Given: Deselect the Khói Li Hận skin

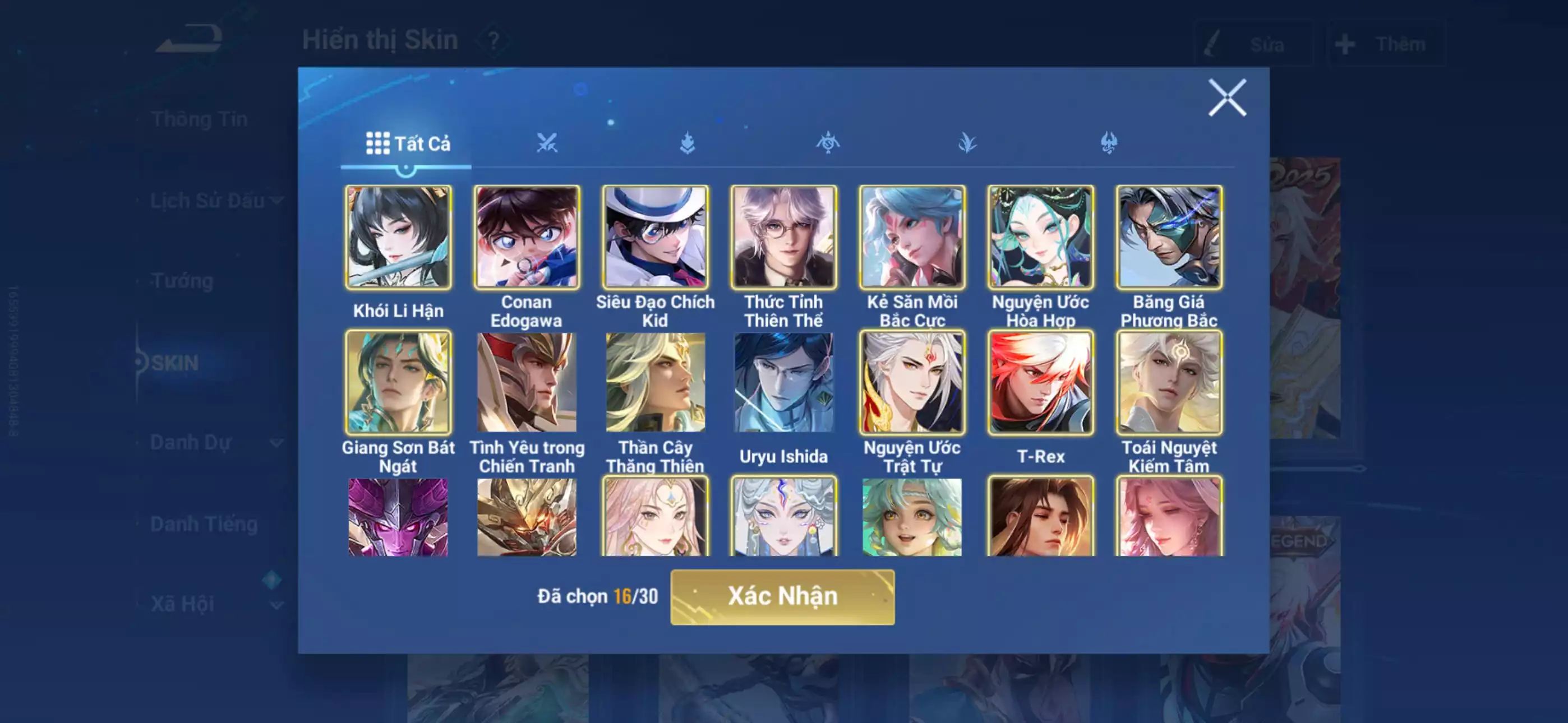Looking at the screenshot, I should point(399,237).
